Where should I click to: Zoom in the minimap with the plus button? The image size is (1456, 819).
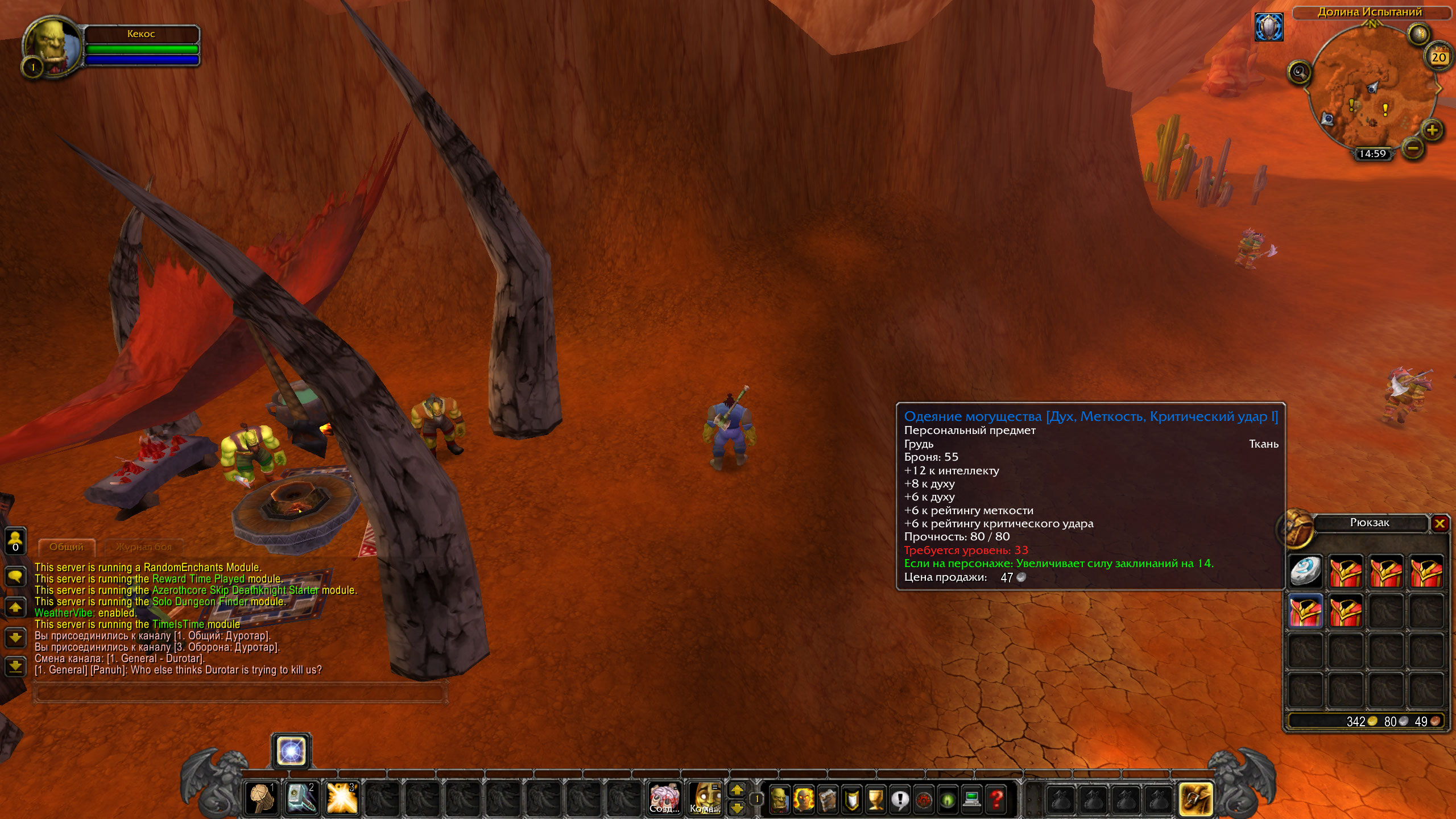click(1432, 130)
